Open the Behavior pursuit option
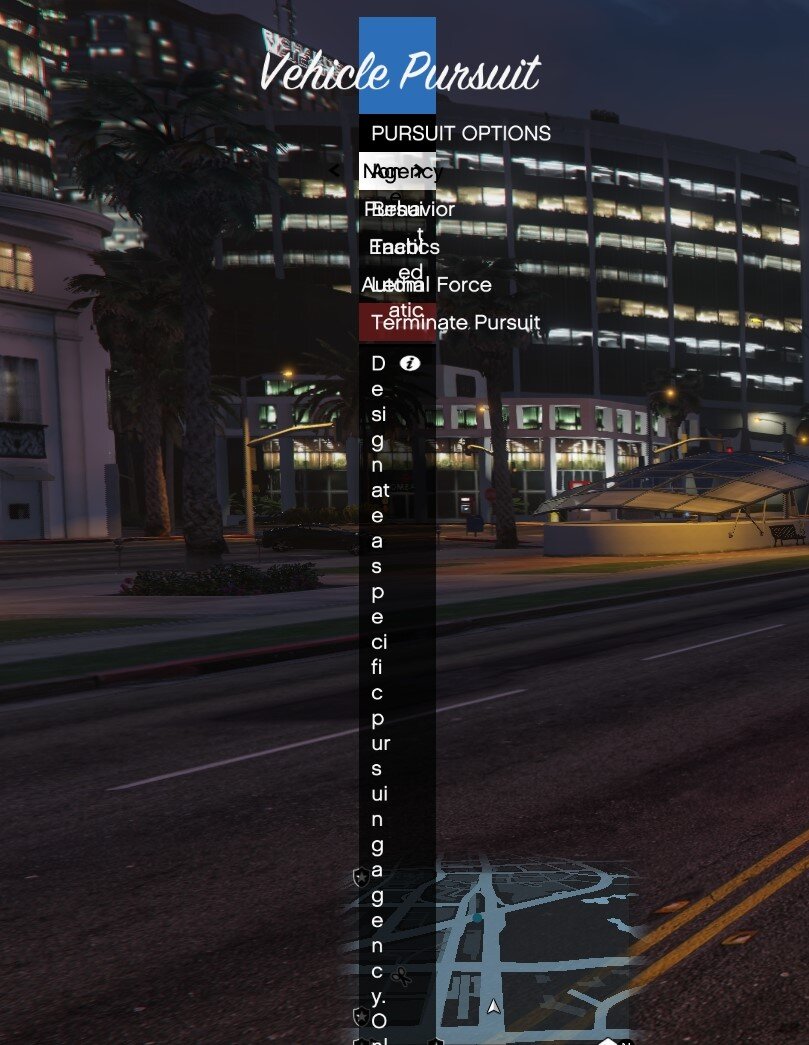Viewport: 809px width, 1045px height. tap(398, 209)
